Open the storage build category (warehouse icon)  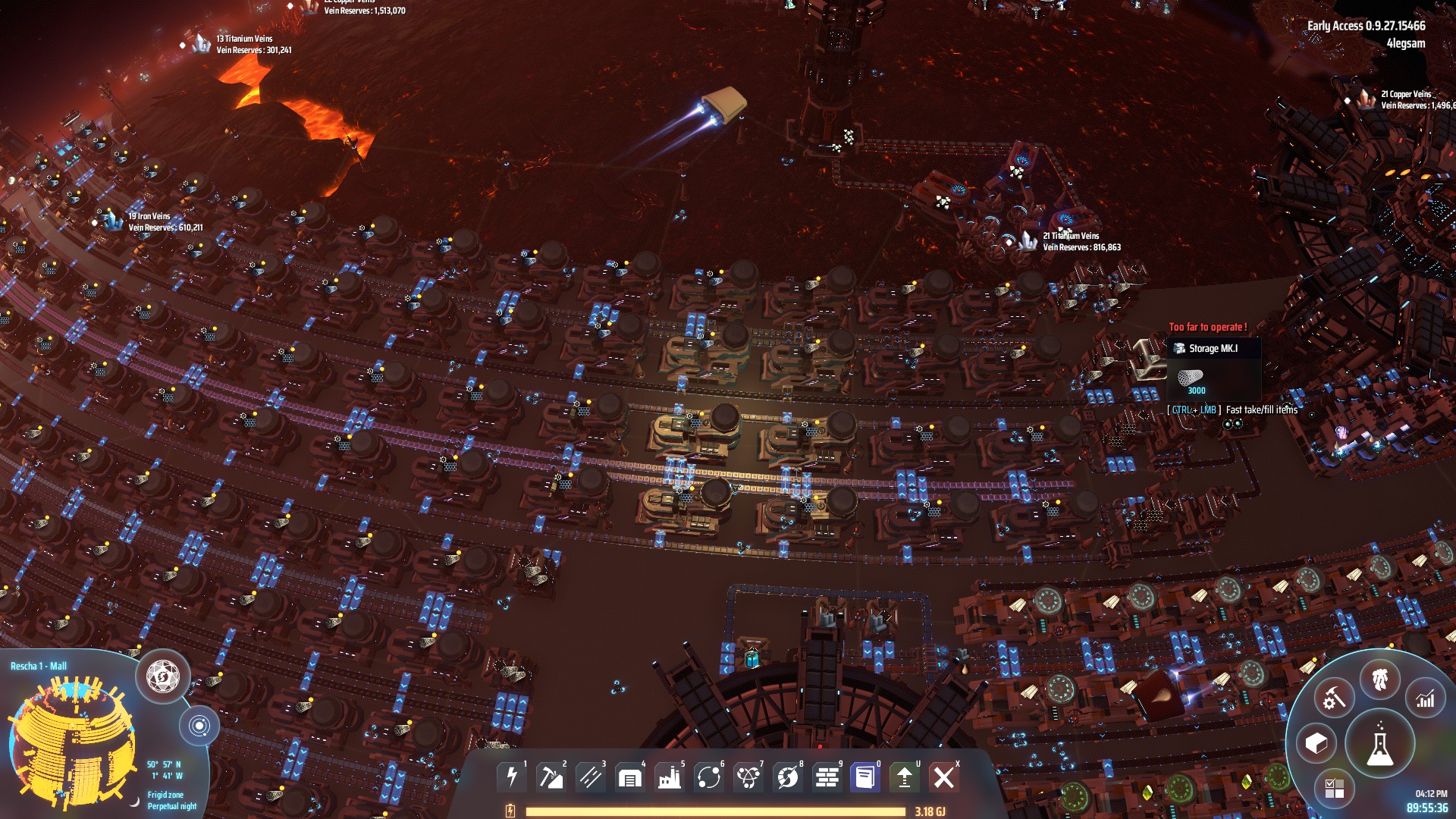tap(630, 777)
